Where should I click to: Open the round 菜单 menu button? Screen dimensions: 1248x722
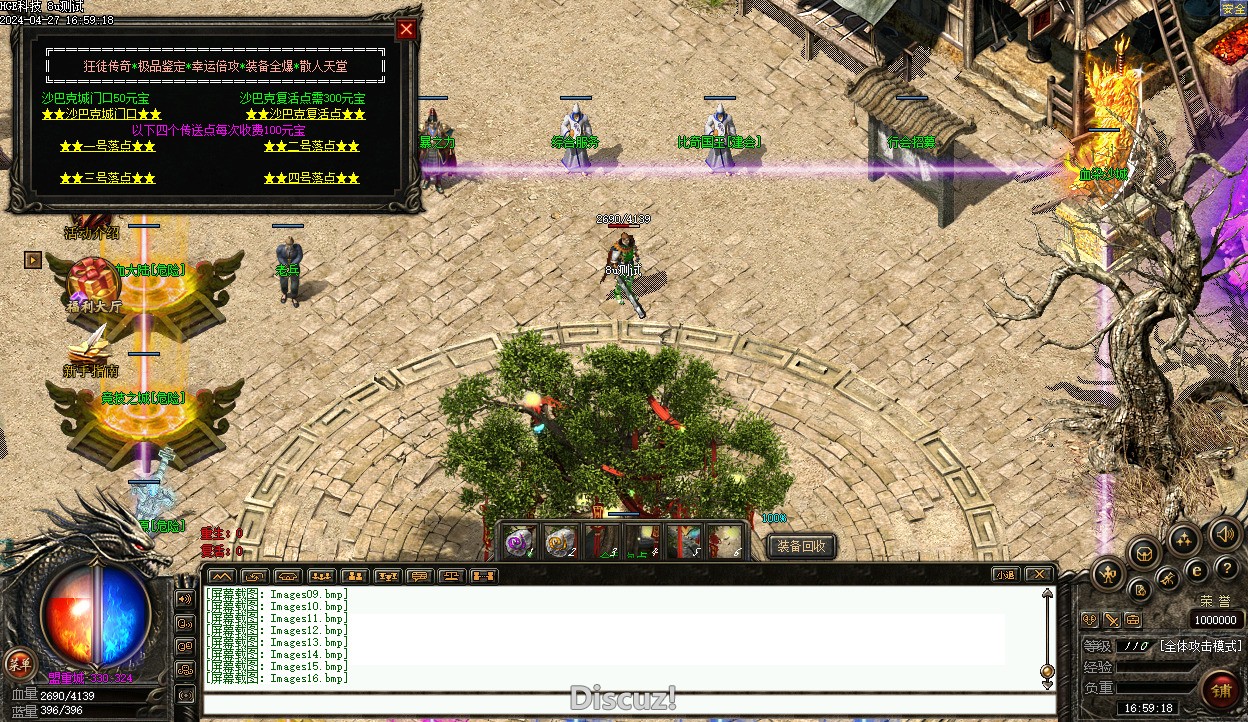[x=18, y=662]
